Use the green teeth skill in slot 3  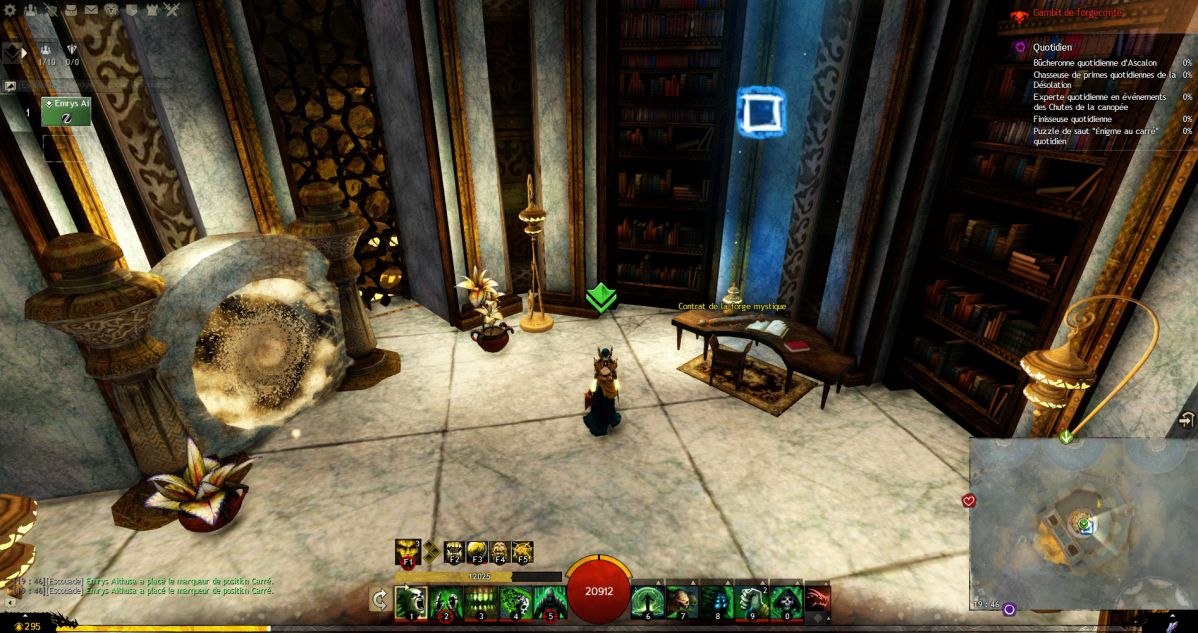pyautogui.click(x=480, y=602)
